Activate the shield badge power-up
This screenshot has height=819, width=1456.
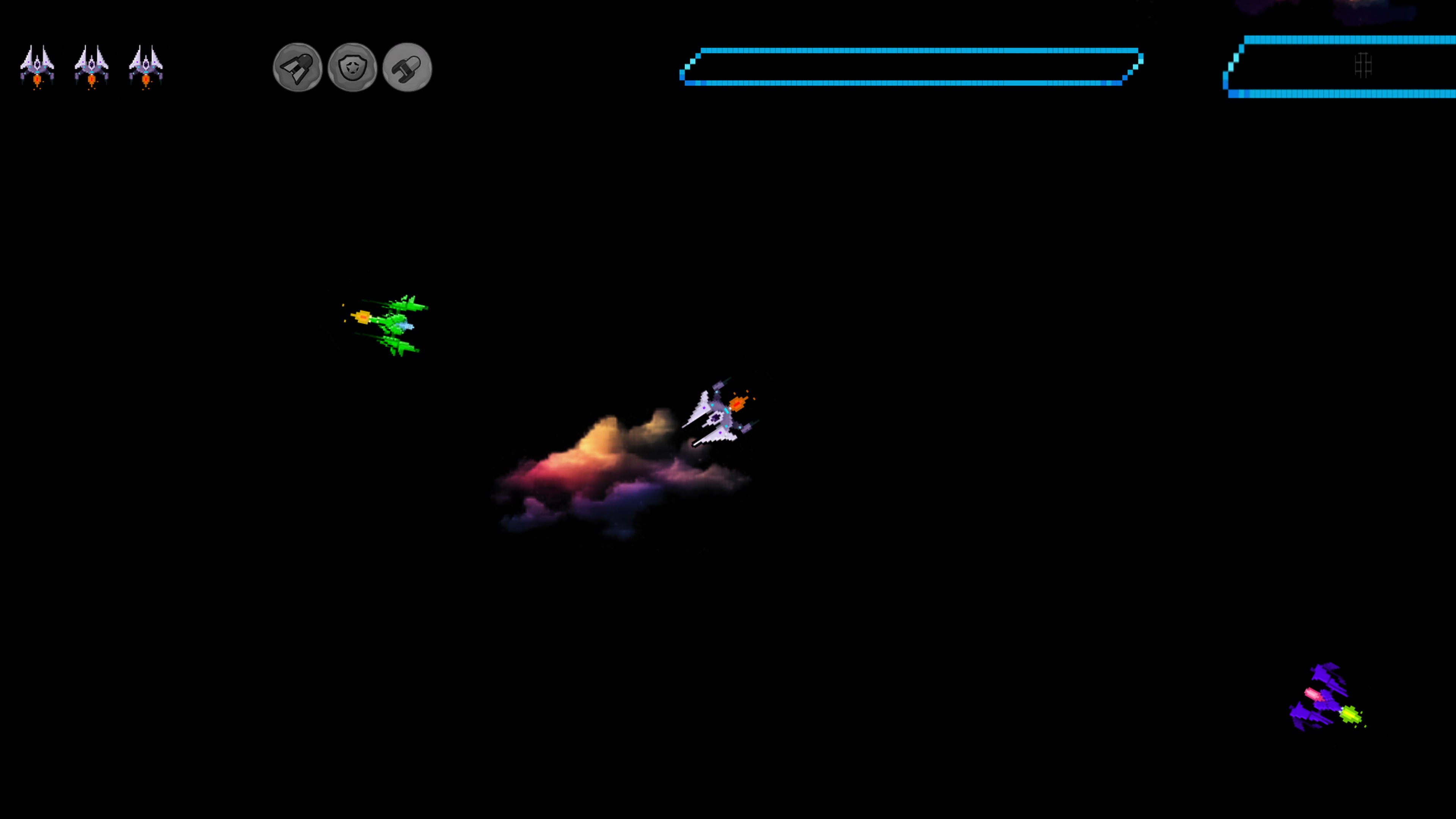352,68
